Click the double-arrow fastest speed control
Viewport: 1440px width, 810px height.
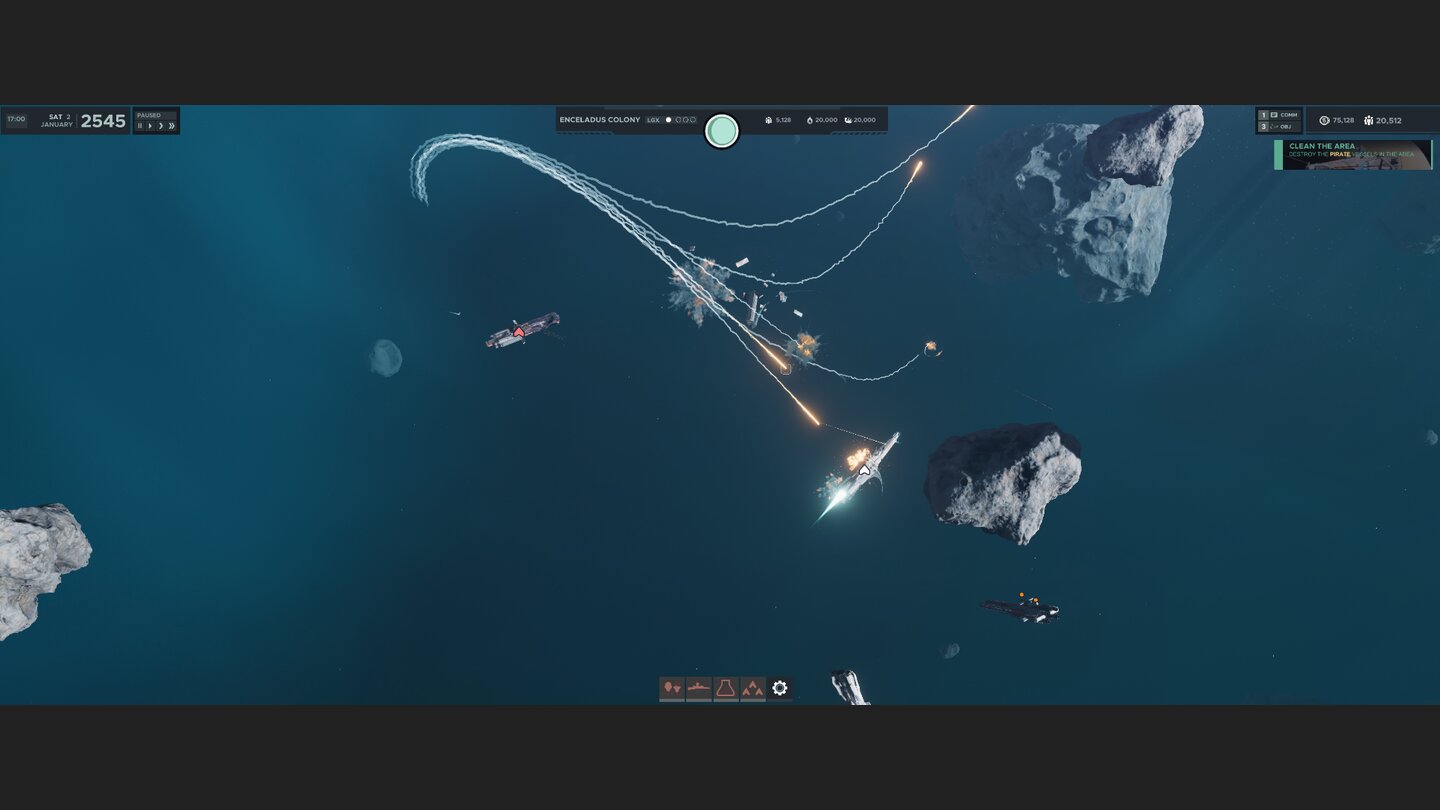tap(172, 126)
